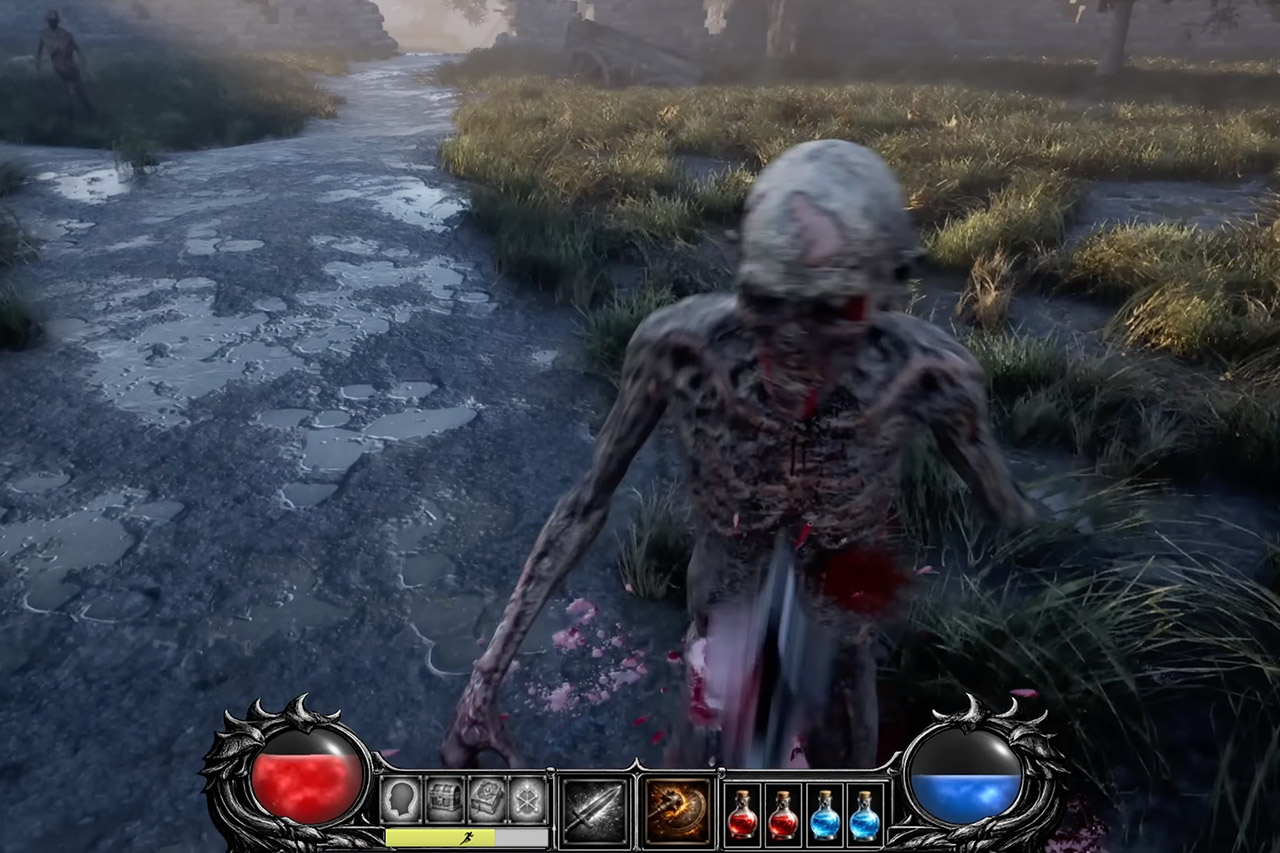The width and height of the screenshot is (1280, 853).
Task: Select the silver sword attack skill
Action: coord(595,809)
